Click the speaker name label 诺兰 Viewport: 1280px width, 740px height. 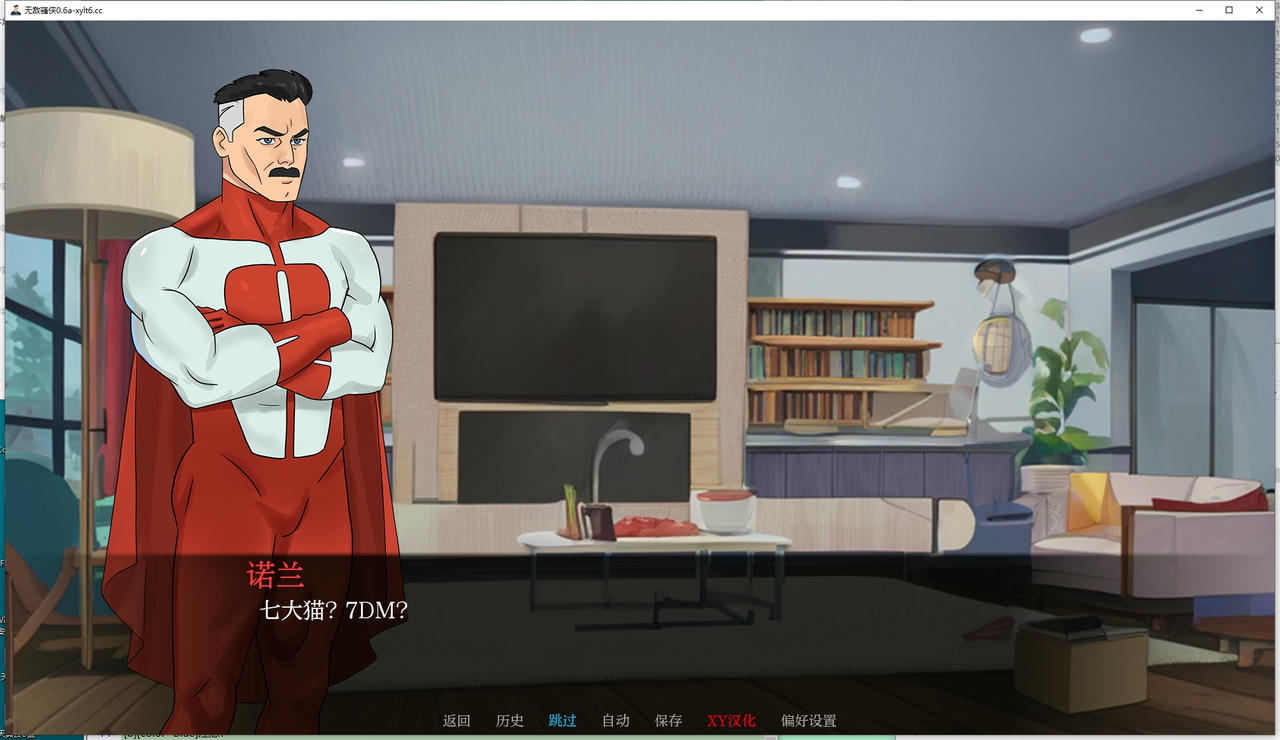click(x=275, y=573)
